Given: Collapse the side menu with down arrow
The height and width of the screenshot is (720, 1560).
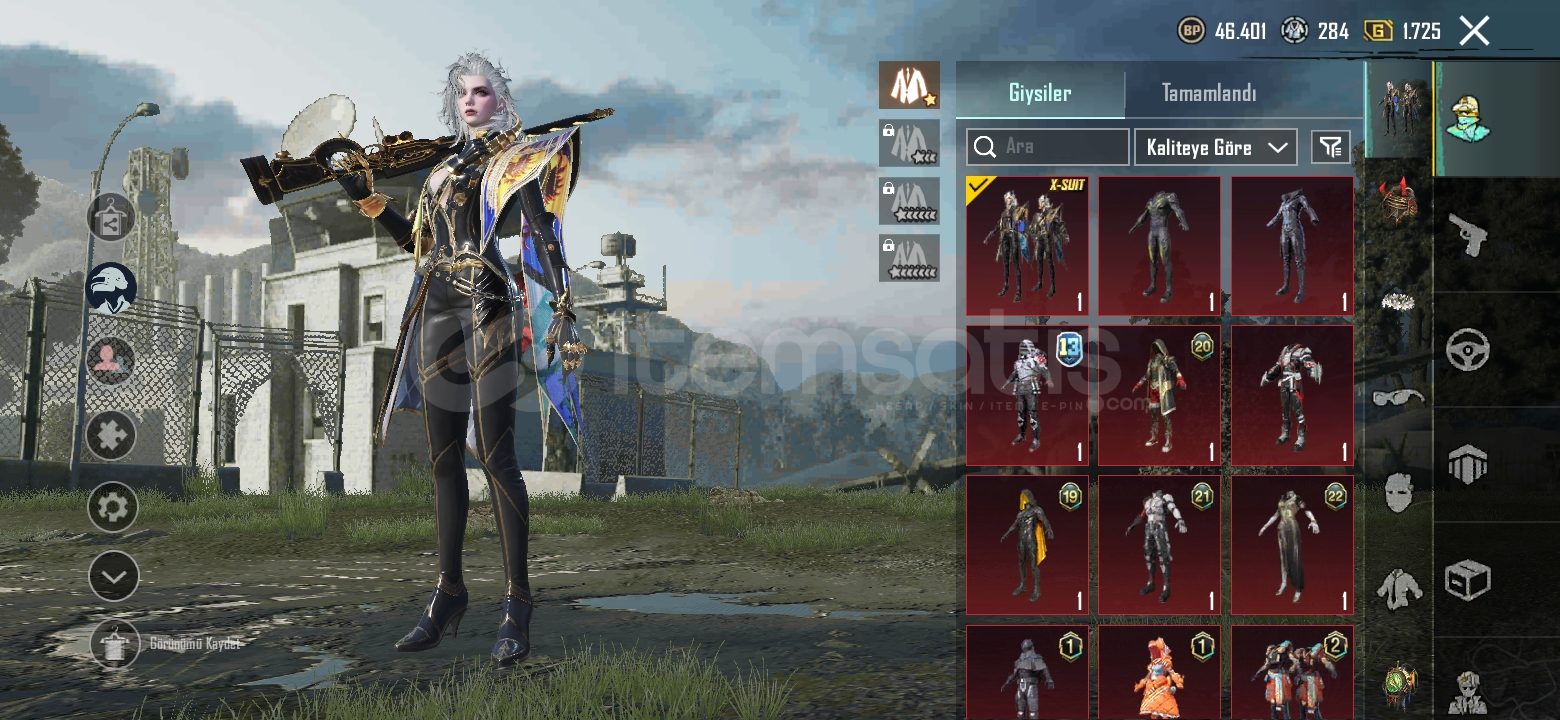Looking at the screenshot, I should pyautogui.click(x=113, y=576).
